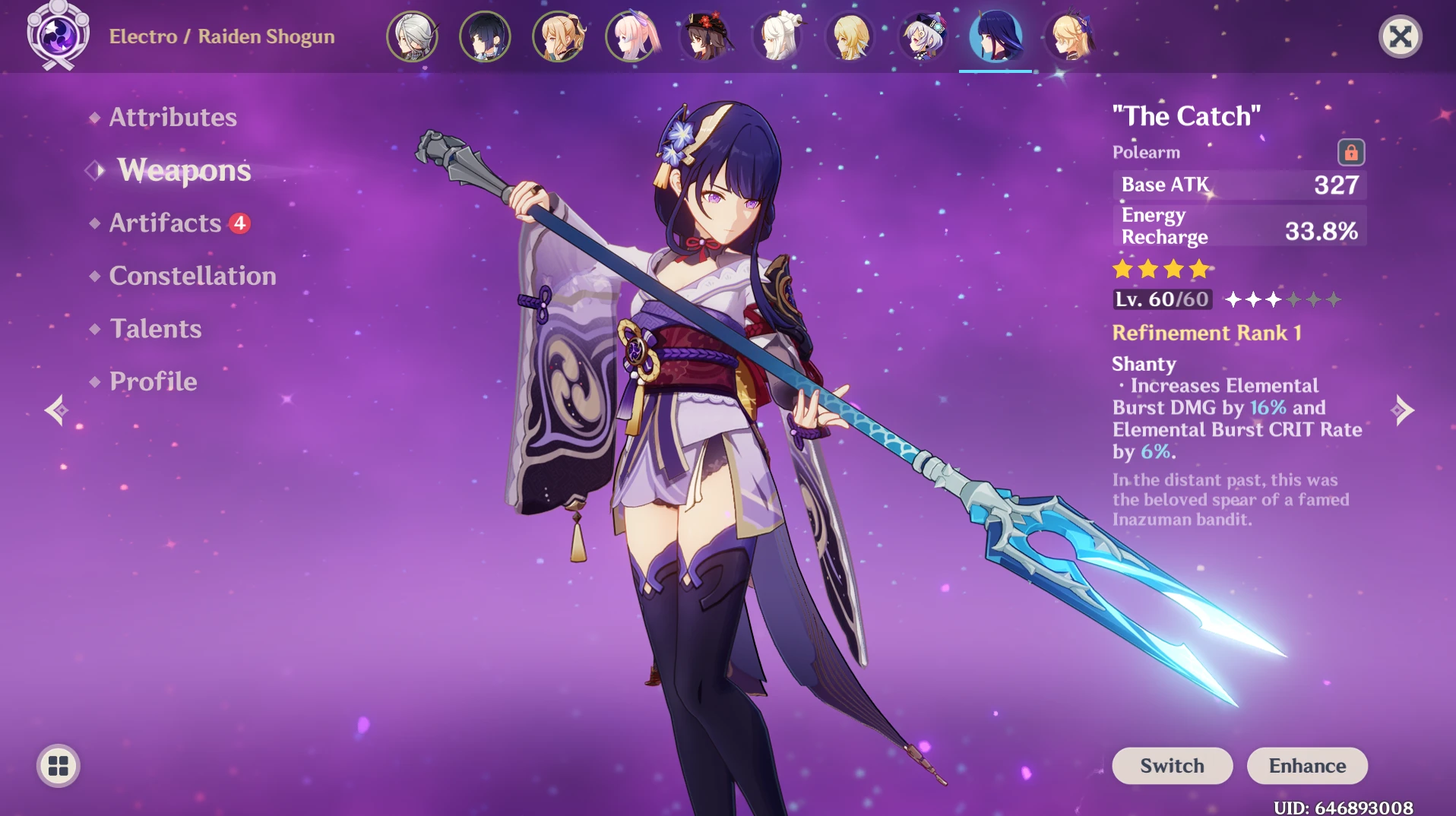The width and height of the screenshot is (1456, 816).
Task: Select the pink-haired character portrait
Action: pyautogui.click(x=631, y=36)
